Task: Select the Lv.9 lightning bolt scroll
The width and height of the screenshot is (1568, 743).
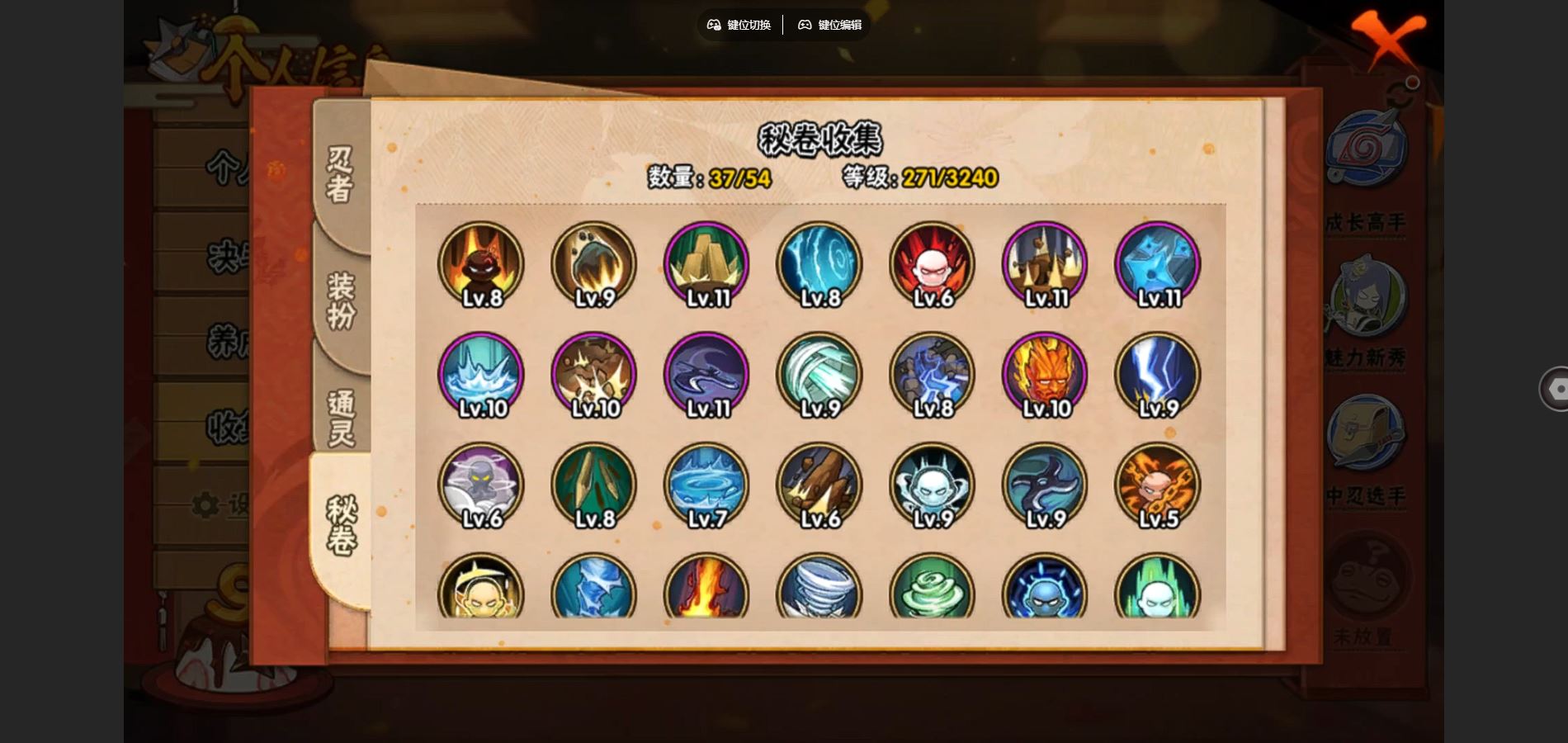Action: 1157,375
